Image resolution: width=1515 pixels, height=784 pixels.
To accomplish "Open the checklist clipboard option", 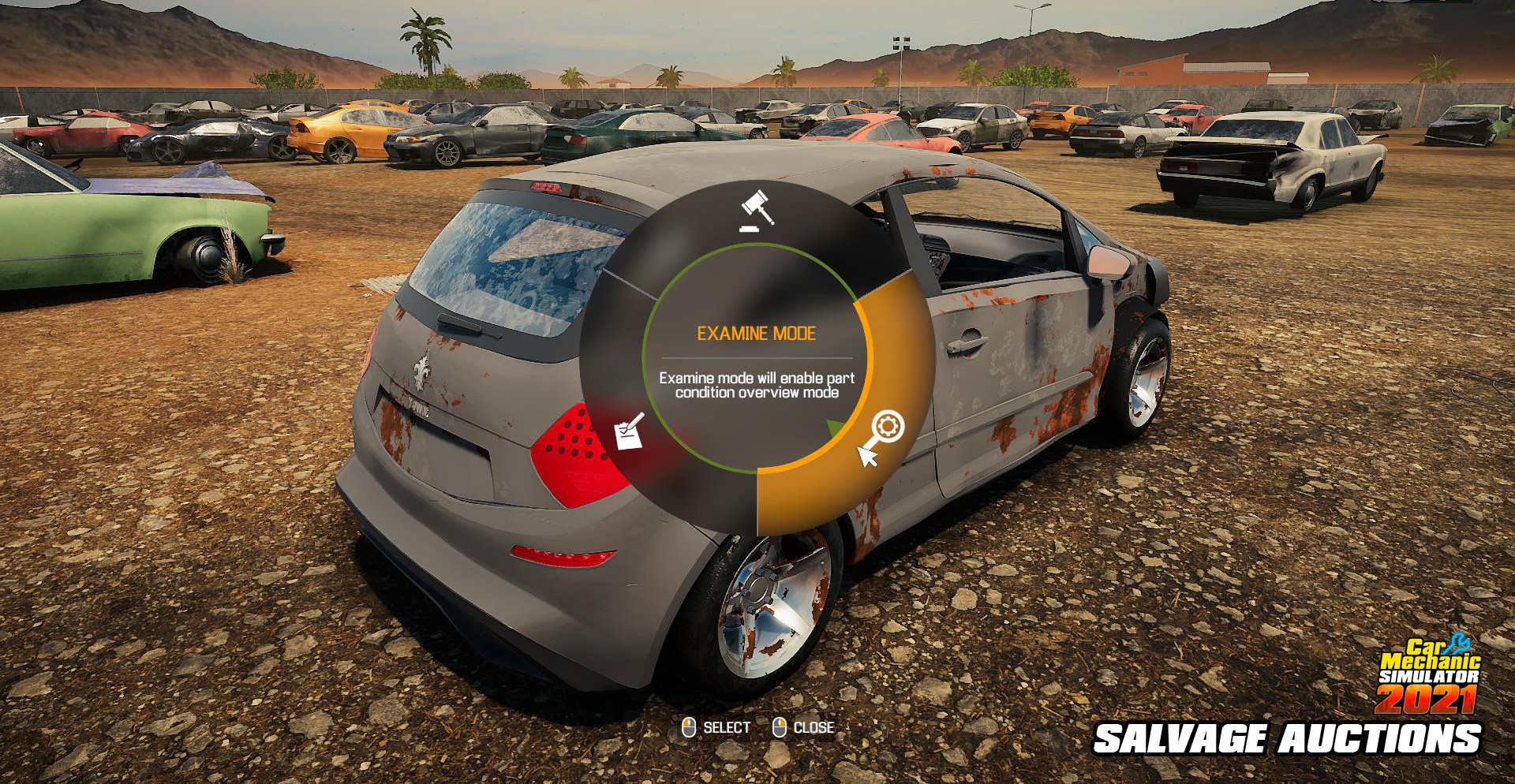I will point(629,432).
